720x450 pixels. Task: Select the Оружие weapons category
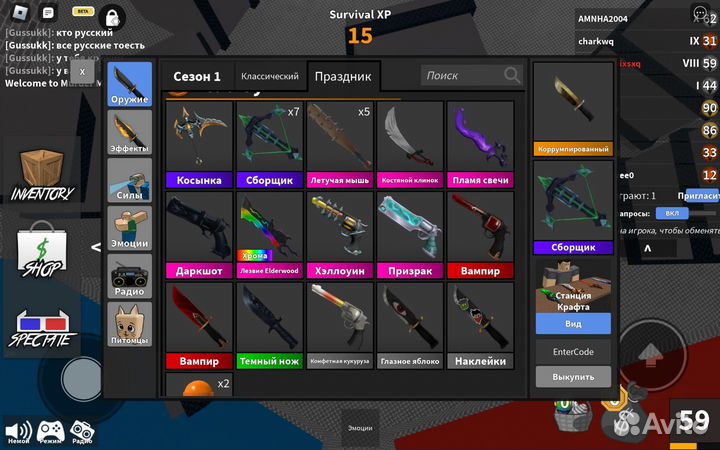(x=130, y=88)
